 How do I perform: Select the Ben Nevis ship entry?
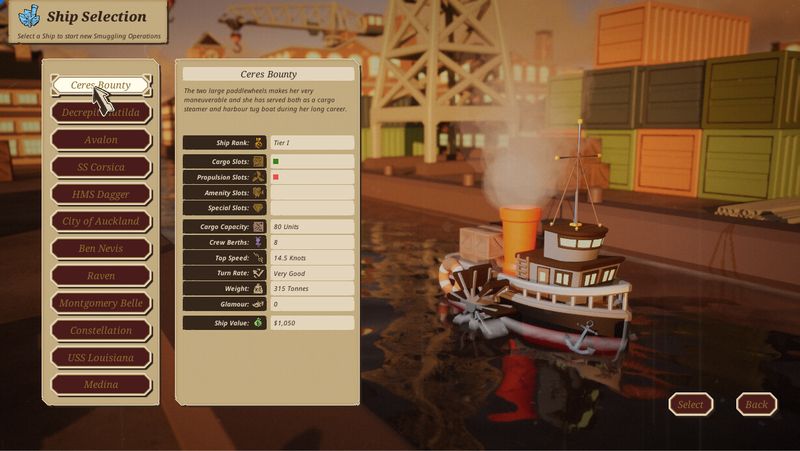pos(101,248)
